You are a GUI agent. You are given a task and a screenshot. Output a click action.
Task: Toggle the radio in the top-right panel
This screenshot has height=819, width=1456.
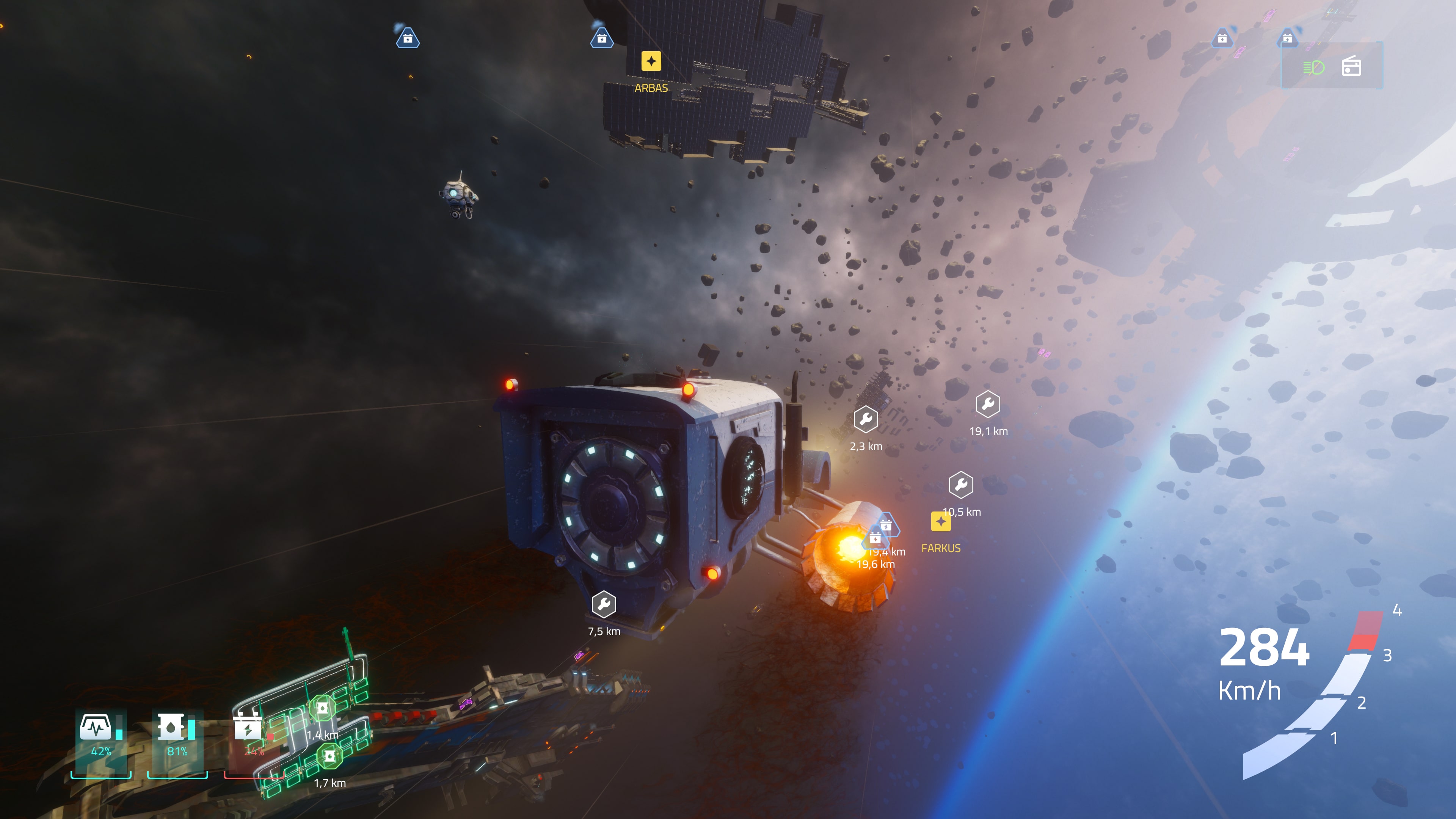1351,67
